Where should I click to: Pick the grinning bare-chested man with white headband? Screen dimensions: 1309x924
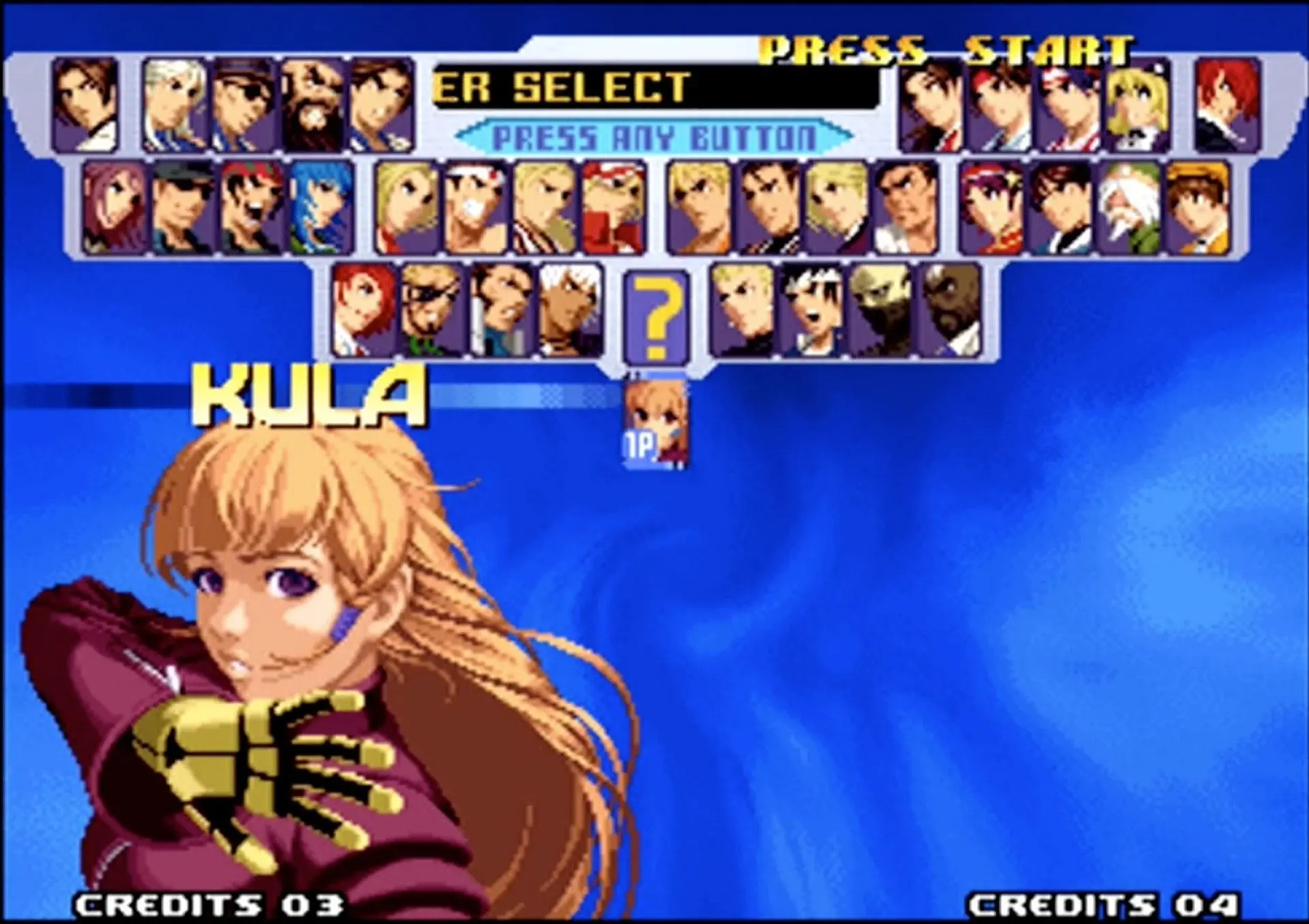click(475, 208)
